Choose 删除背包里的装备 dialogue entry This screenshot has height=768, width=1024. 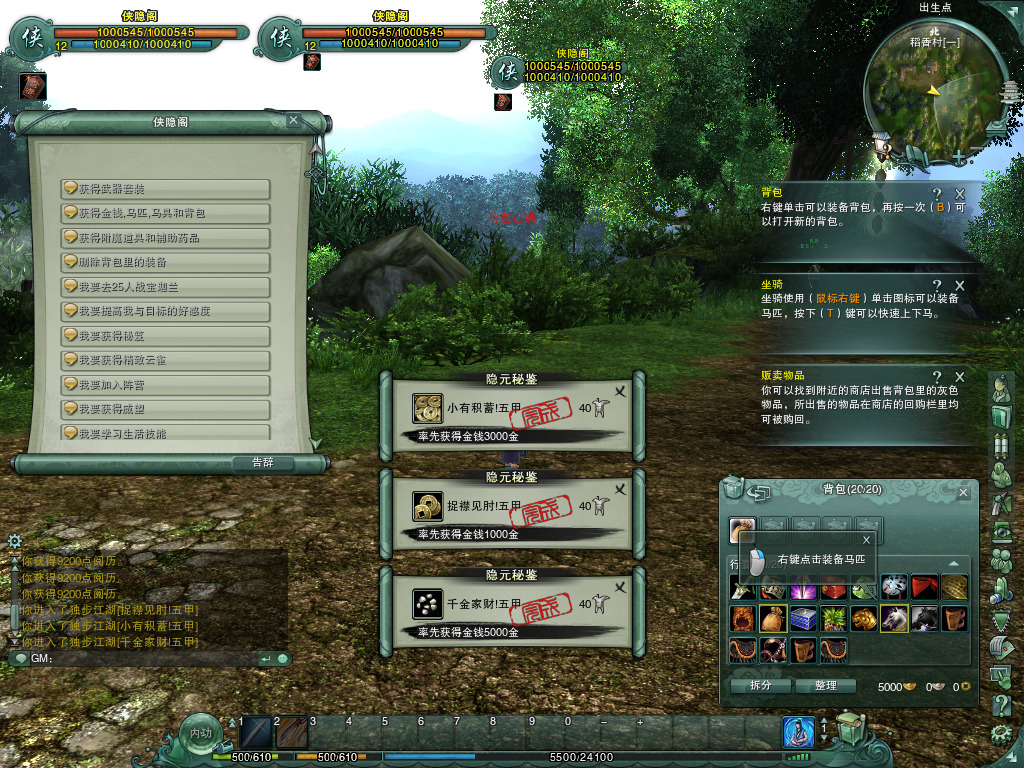pyautogui.click(x=166, y=262)
